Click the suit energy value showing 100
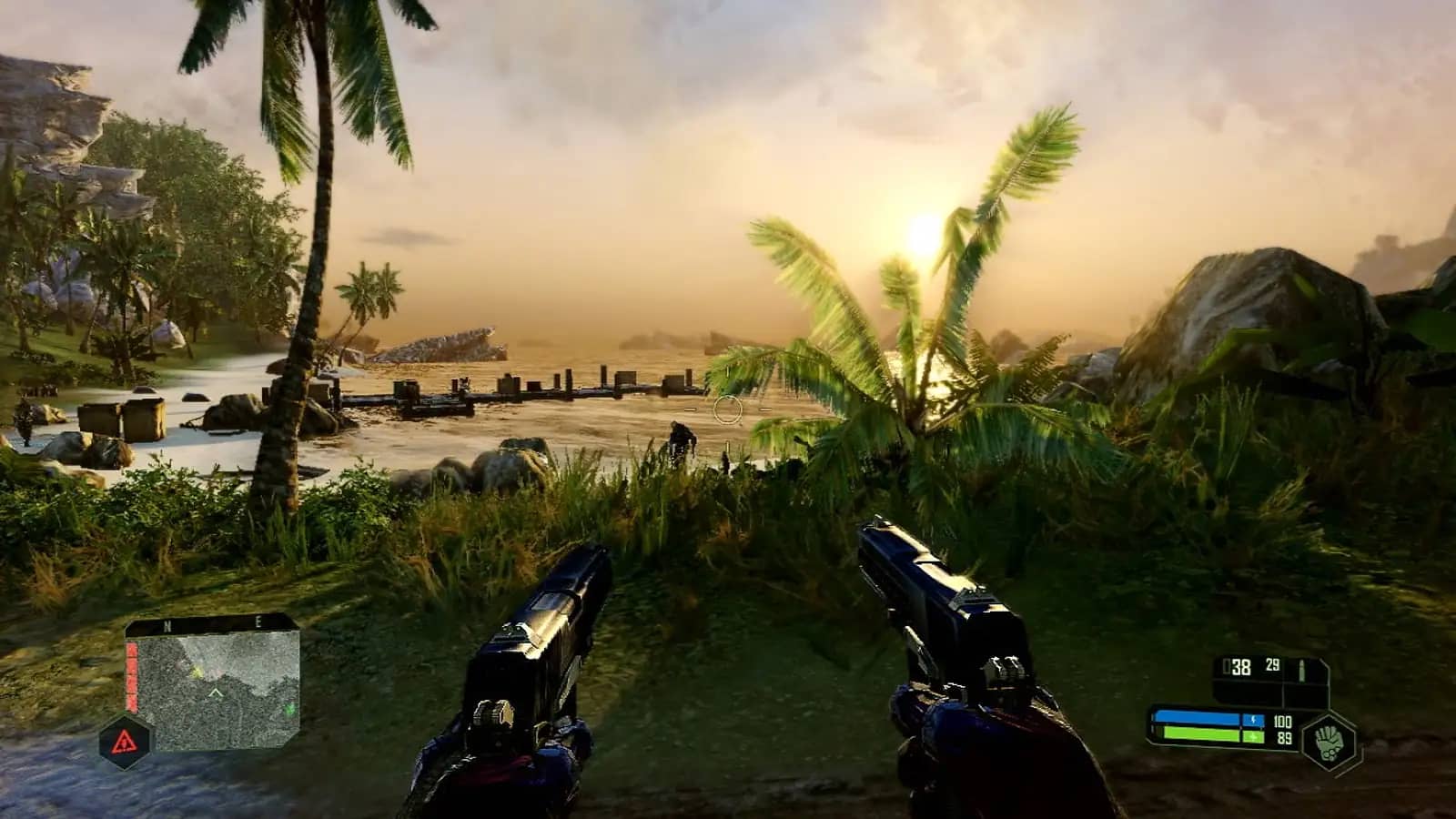Screen dimensions: 1456x819 1283,721
